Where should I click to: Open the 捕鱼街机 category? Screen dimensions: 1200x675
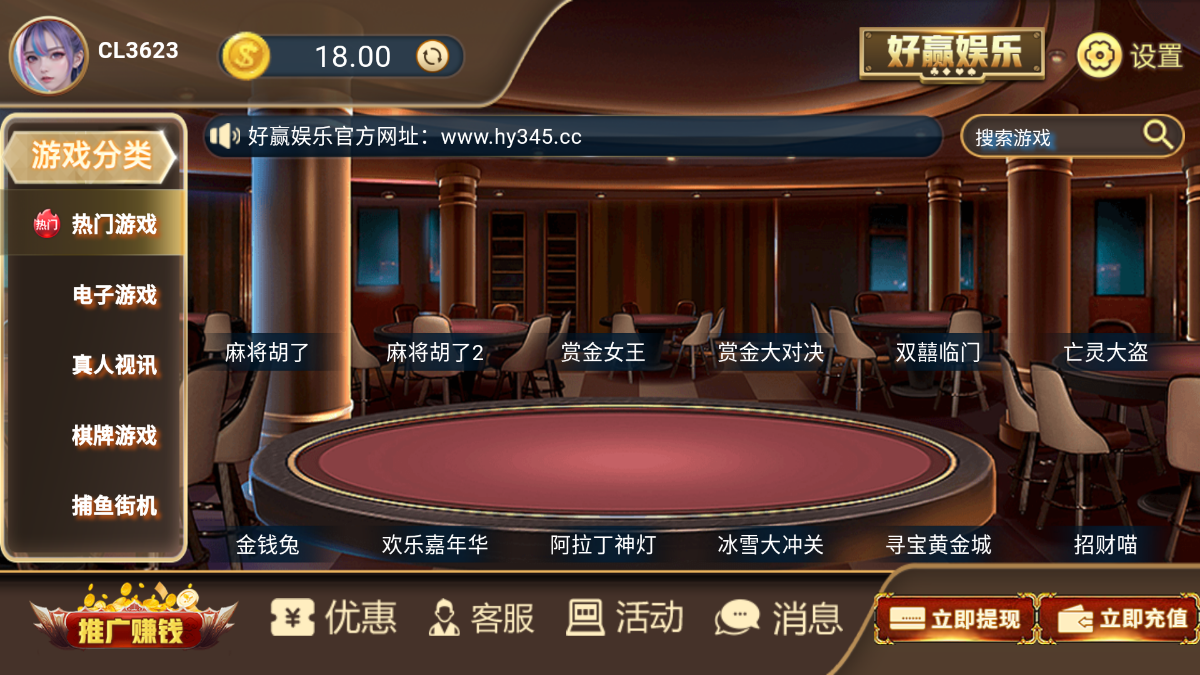click(x=114, y=505)
